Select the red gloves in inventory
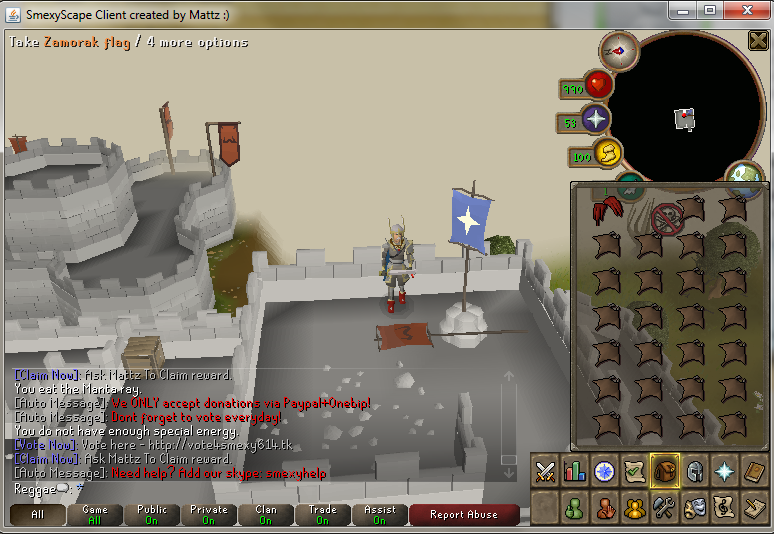This screenshot has width=774, height=534. 605,211
